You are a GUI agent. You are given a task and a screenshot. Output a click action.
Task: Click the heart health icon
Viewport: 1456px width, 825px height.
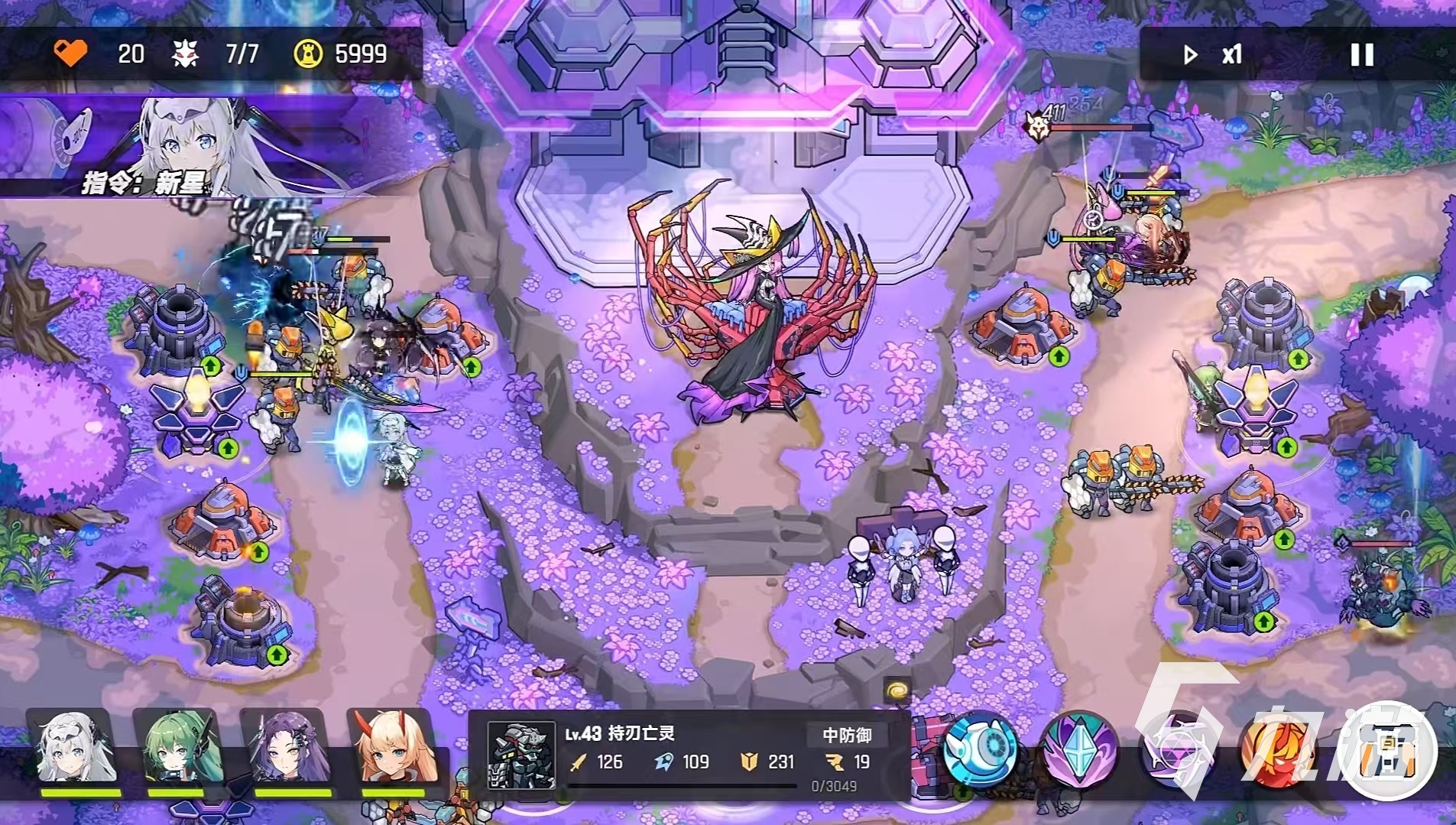[x=71, y=54]
